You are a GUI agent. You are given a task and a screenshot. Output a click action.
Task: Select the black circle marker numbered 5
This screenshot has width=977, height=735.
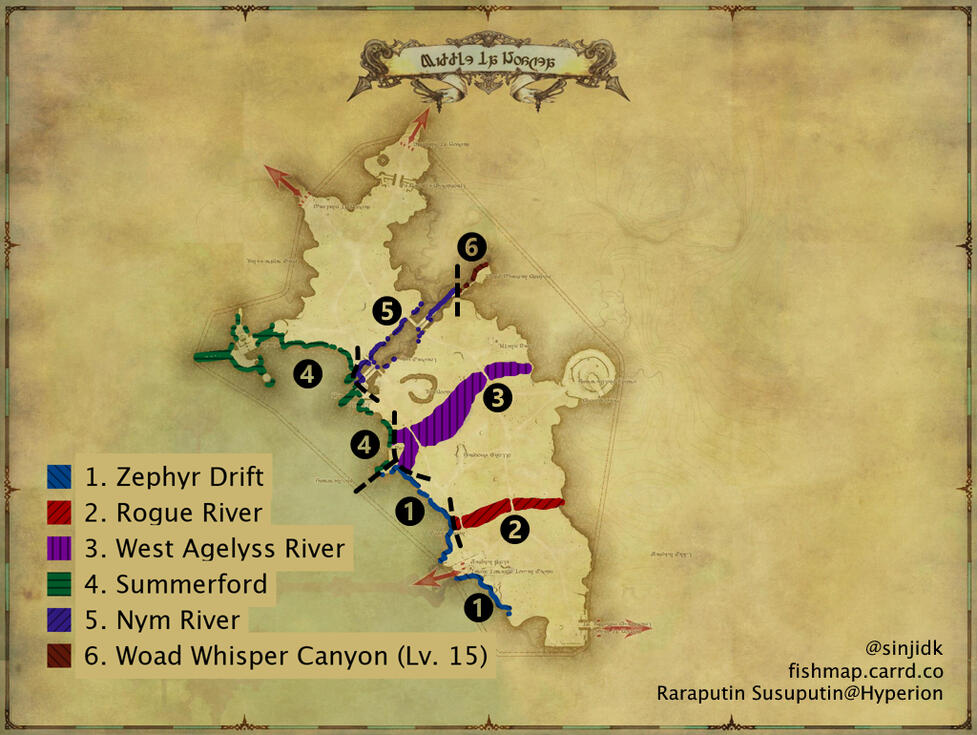click(388, 311)
